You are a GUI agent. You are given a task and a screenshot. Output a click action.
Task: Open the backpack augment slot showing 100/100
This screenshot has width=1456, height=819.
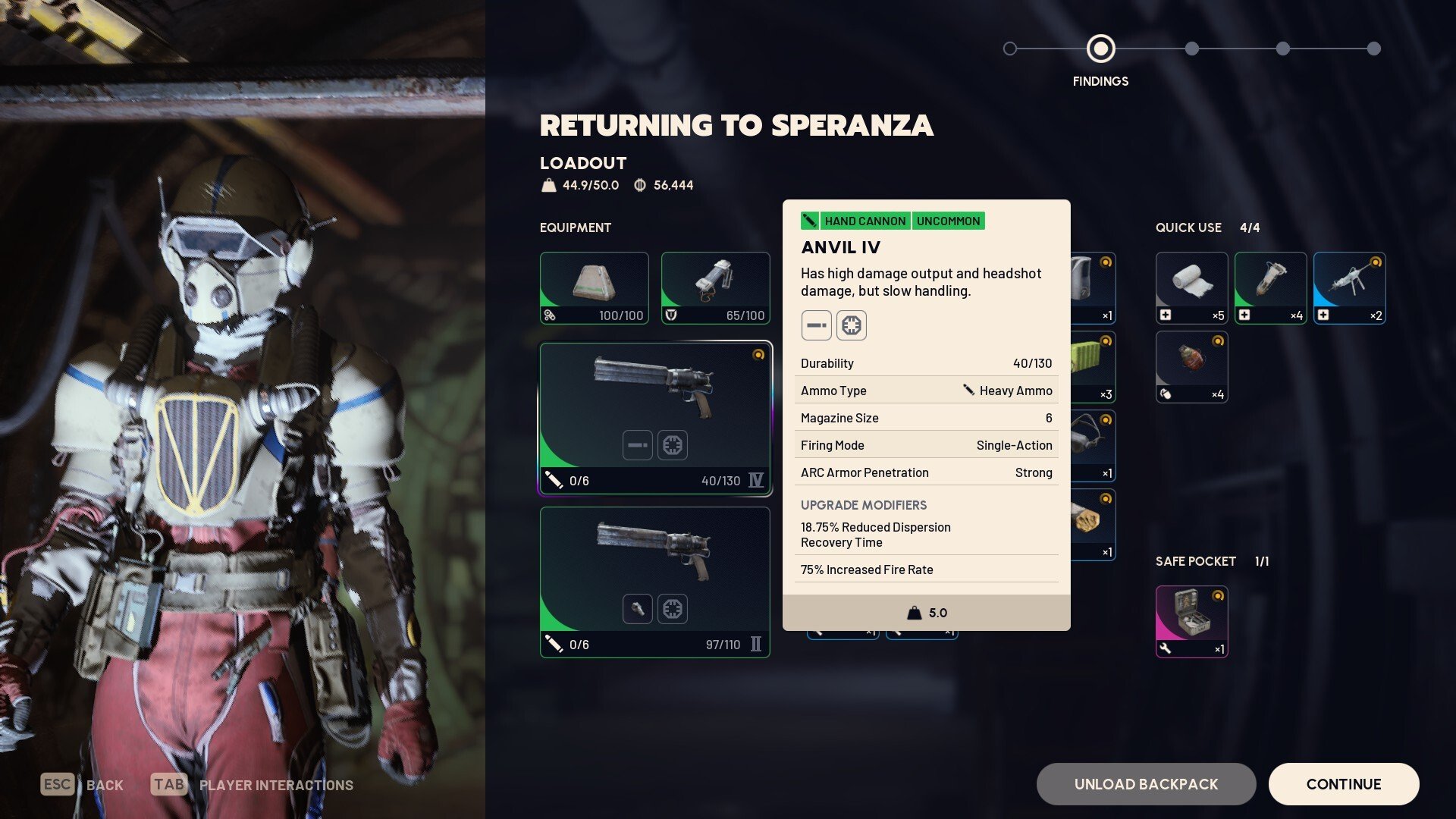click(x=594, y=288)
